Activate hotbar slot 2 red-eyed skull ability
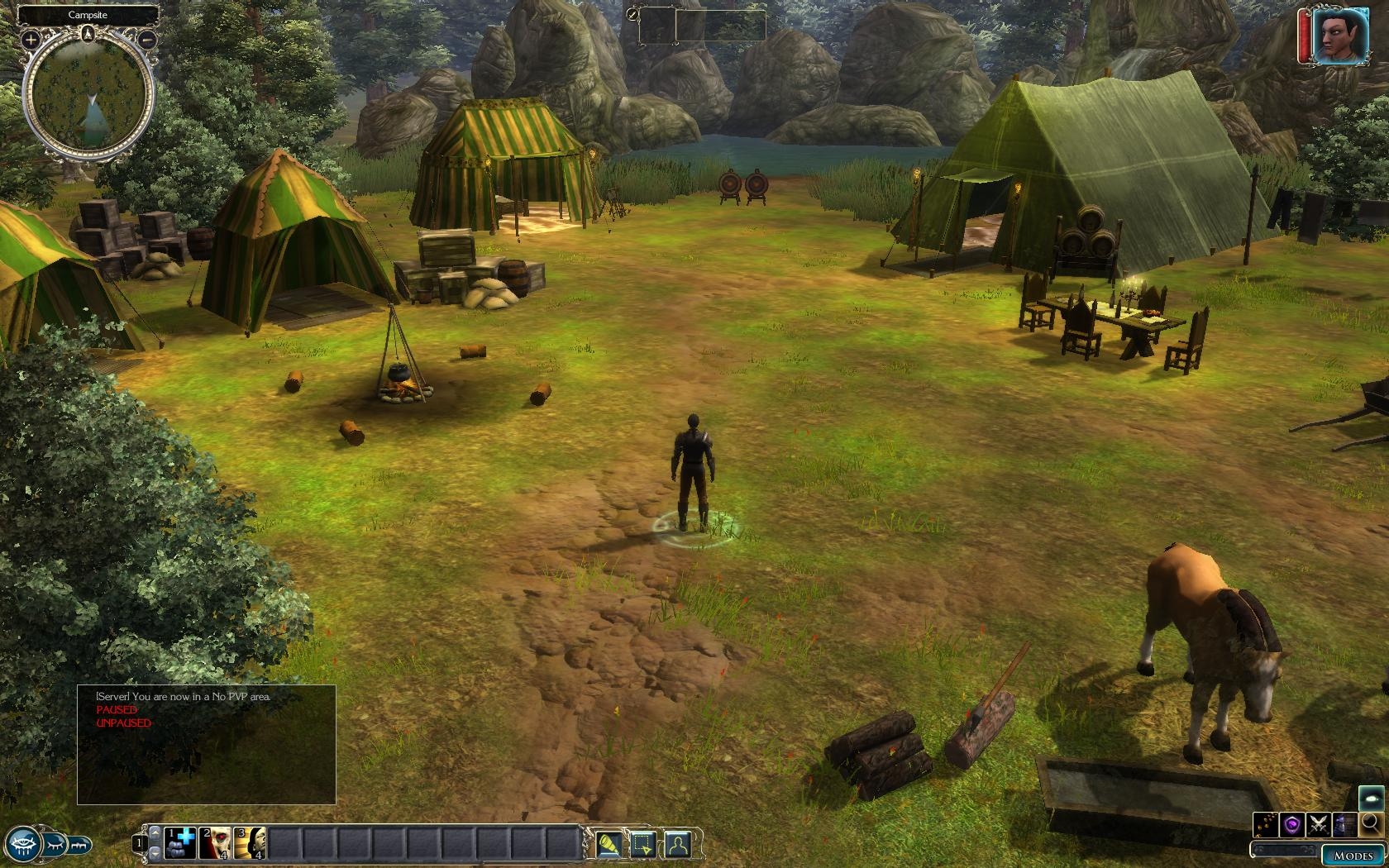Image resolution: width=1389 pixels, height=868 pixels. [x=214, y=843]
